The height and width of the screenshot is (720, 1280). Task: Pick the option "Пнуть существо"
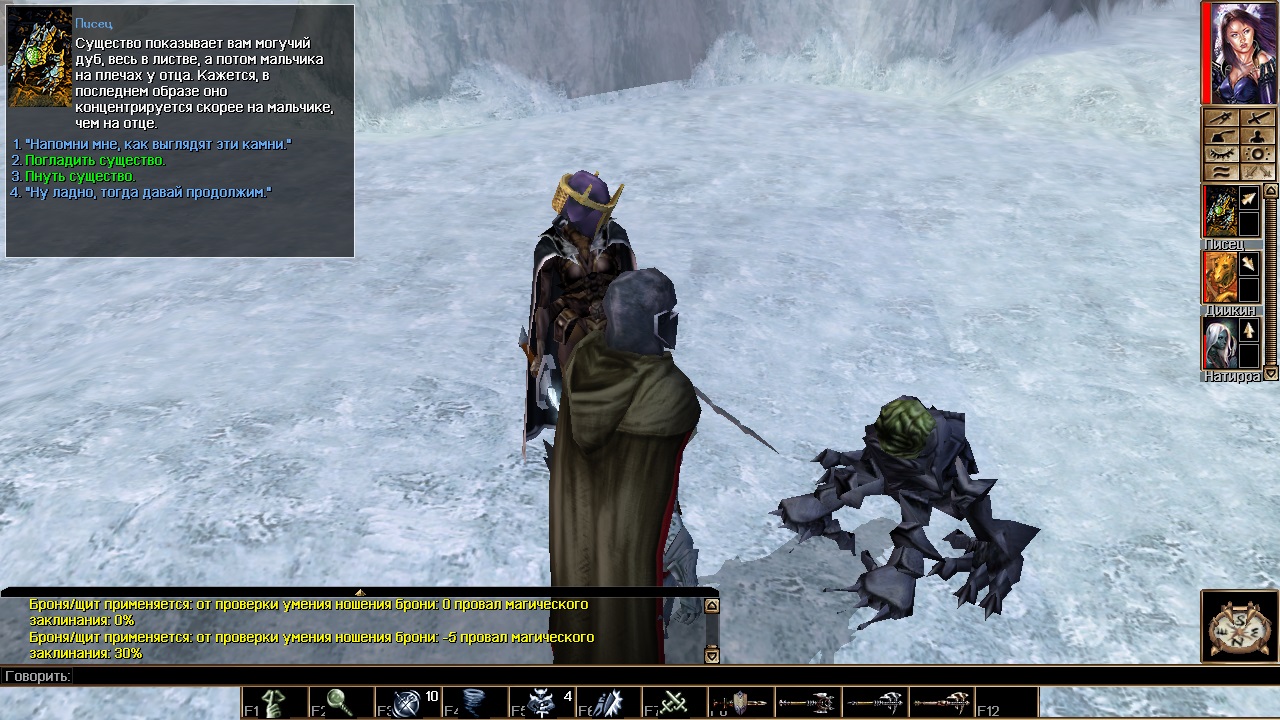point(80,177)
